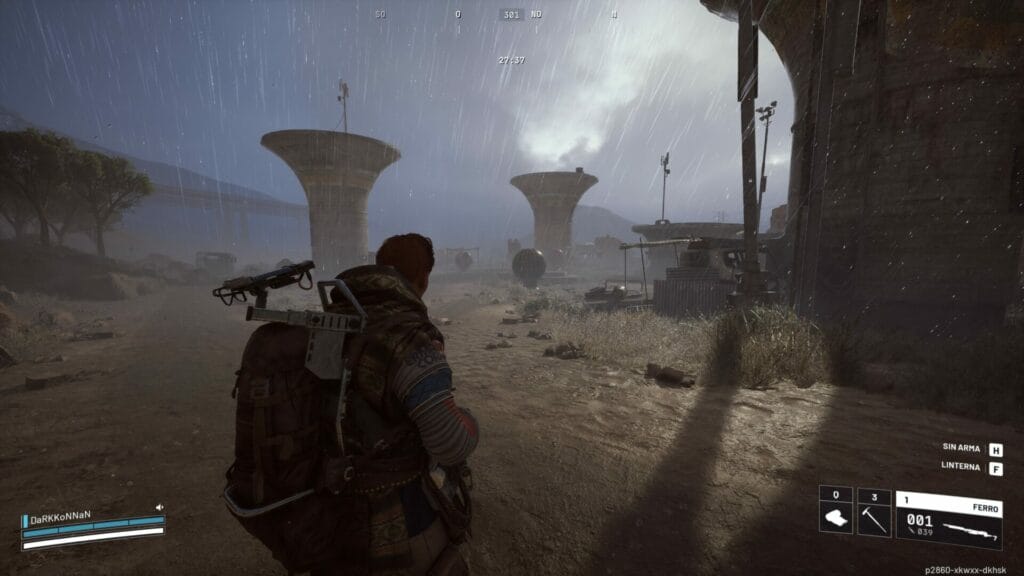The width and height of the screenshot is (1024, 576).
Task: Click the voice speaker icon beside DaRKKoNNaN
Action: coord(159,508)
